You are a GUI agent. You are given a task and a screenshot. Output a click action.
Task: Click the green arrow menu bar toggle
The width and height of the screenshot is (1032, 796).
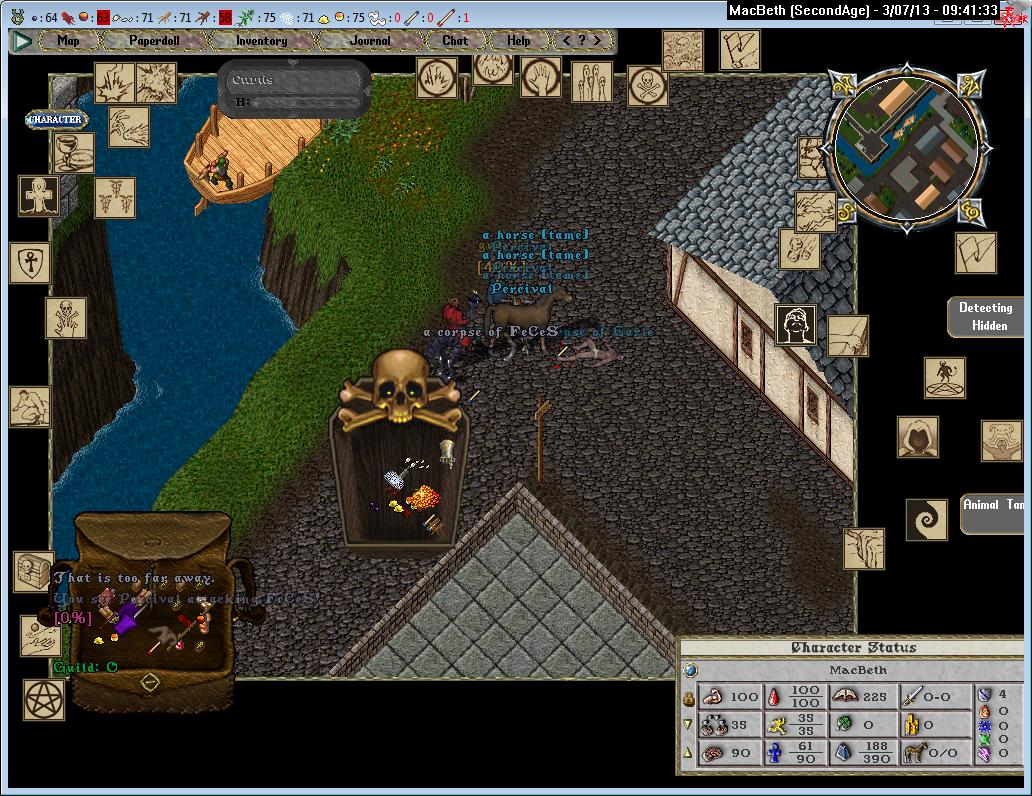pyautogui.click(x=22, y=41)
